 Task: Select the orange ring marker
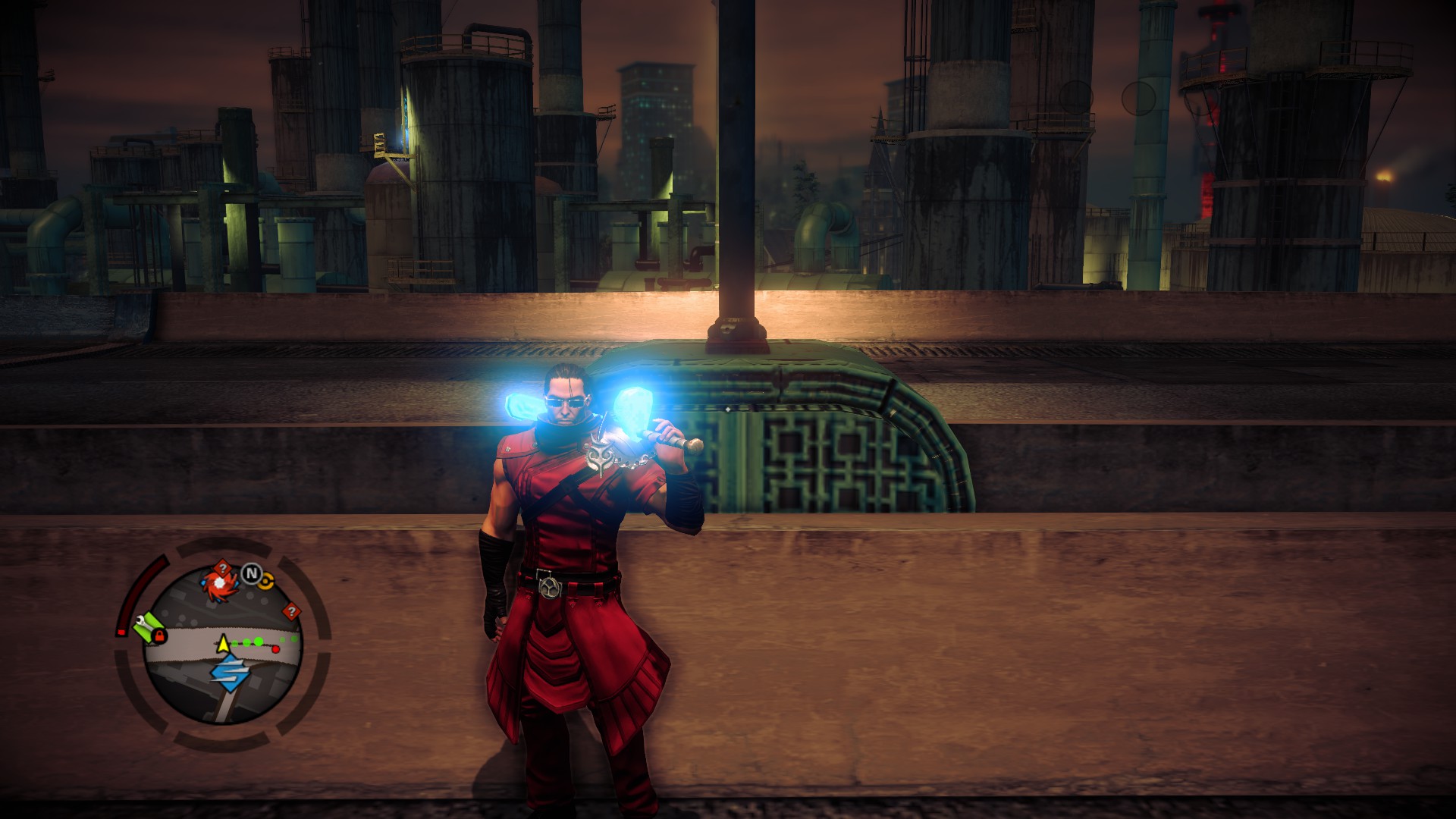coord(266,581)
